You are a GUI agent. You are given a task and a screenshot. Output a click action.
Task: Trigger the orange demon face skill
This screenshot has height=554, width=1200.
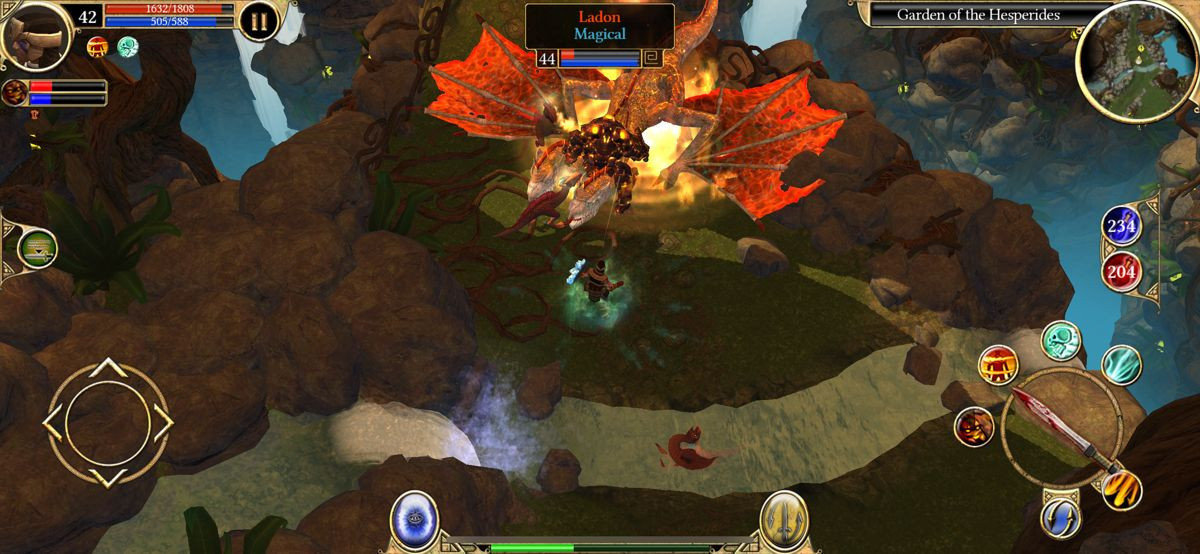pos(974,427)
